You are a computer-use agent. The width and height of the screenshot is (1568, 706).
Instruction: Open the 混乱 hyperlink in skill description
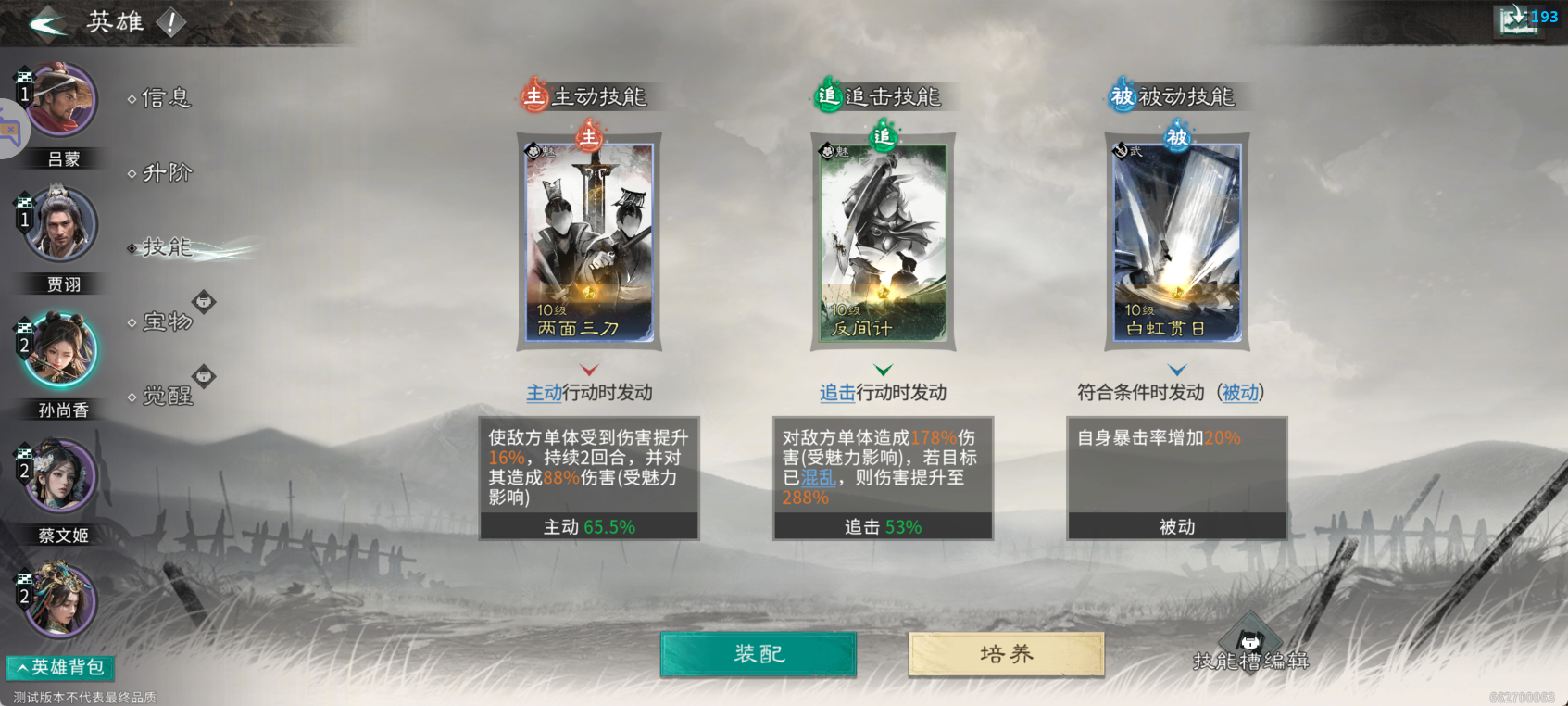point(819,477)
